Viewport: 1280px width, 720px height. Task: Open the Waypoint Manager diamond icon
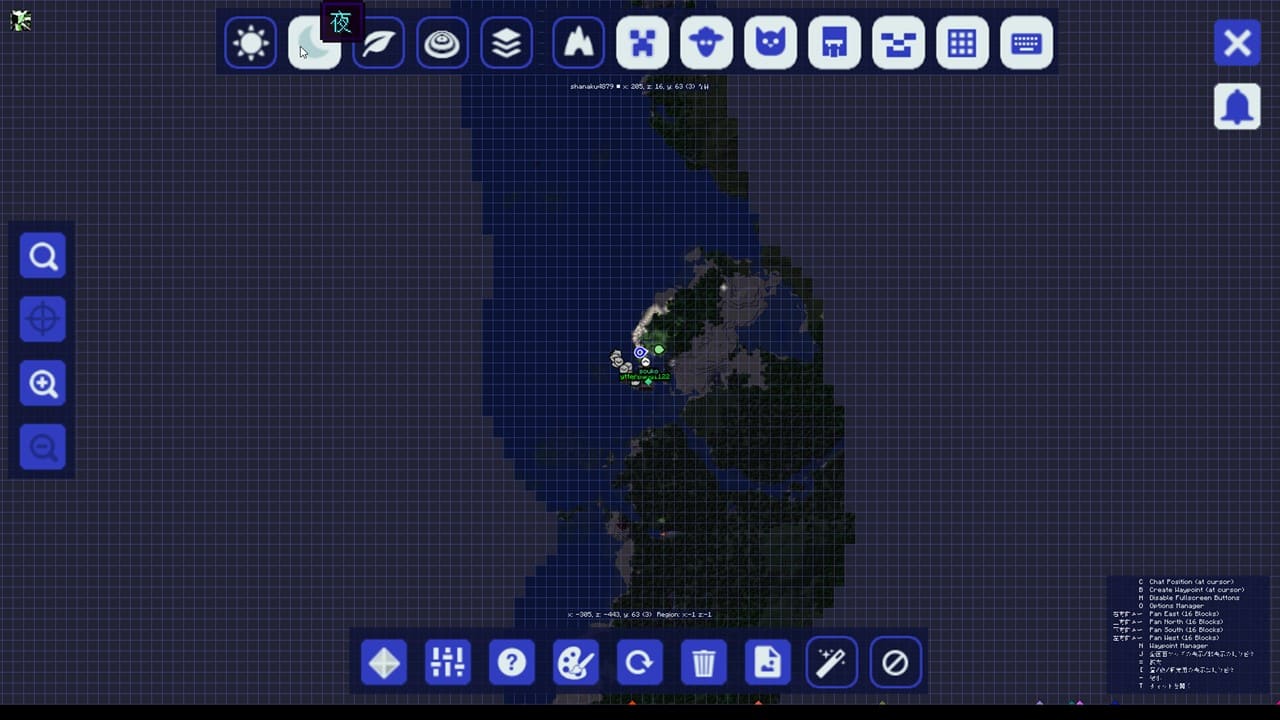pos(384,662)
